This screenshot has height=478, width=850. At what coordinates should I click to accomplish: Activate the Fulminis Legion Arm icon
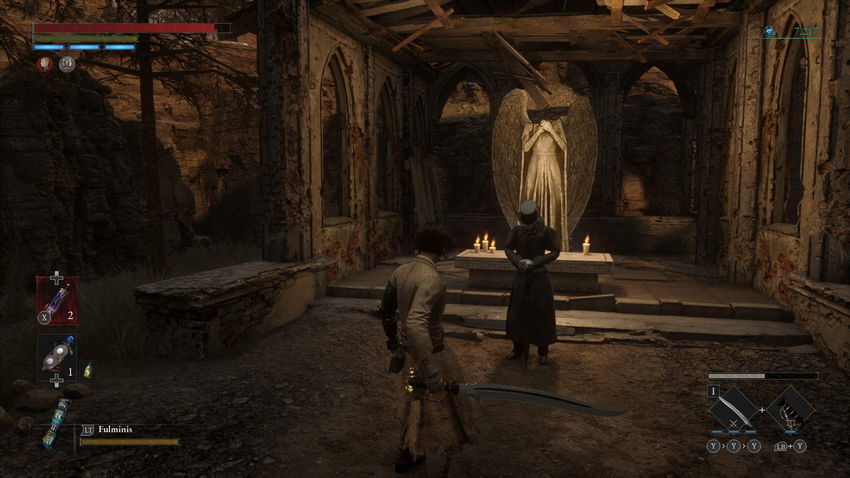[55, 419]
